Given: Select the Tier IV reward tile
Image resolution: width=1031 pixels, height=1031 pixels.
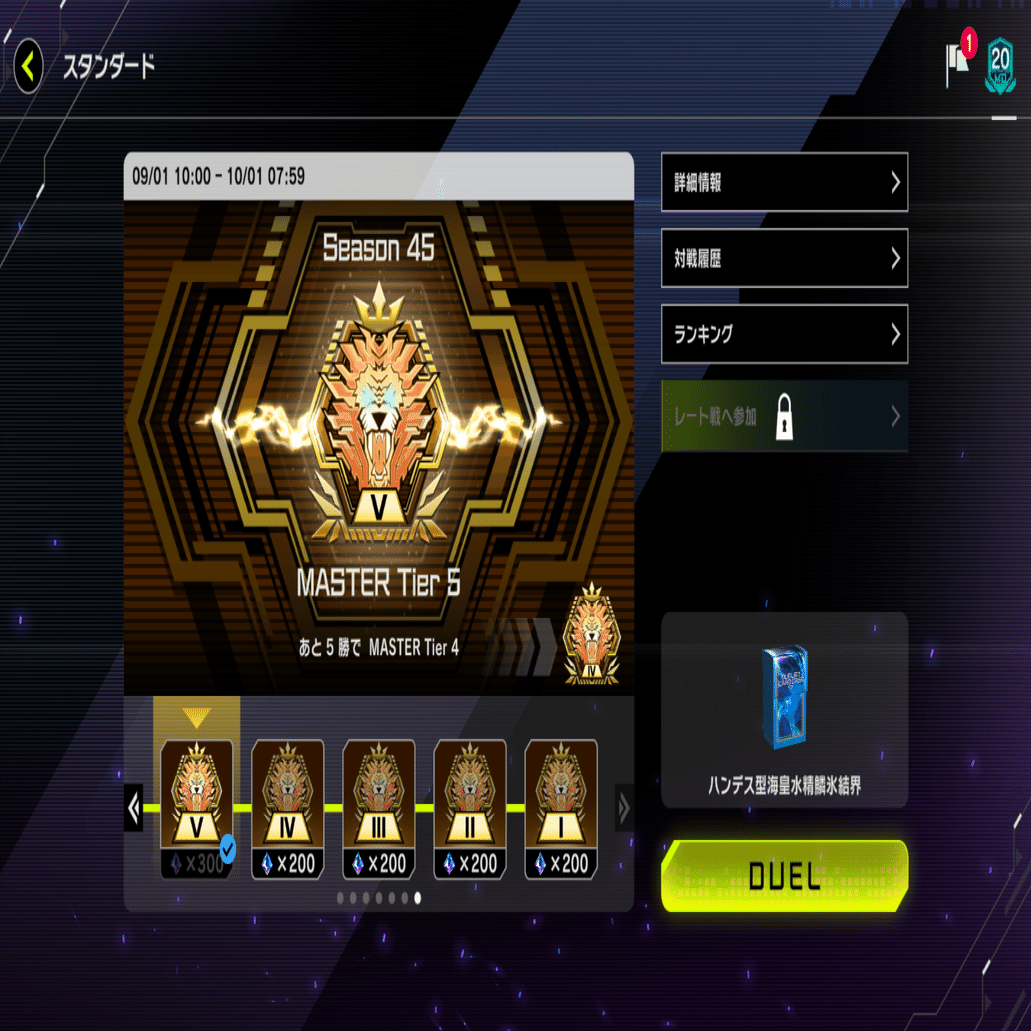Looking at the screenshot, I should pos(287,808).
